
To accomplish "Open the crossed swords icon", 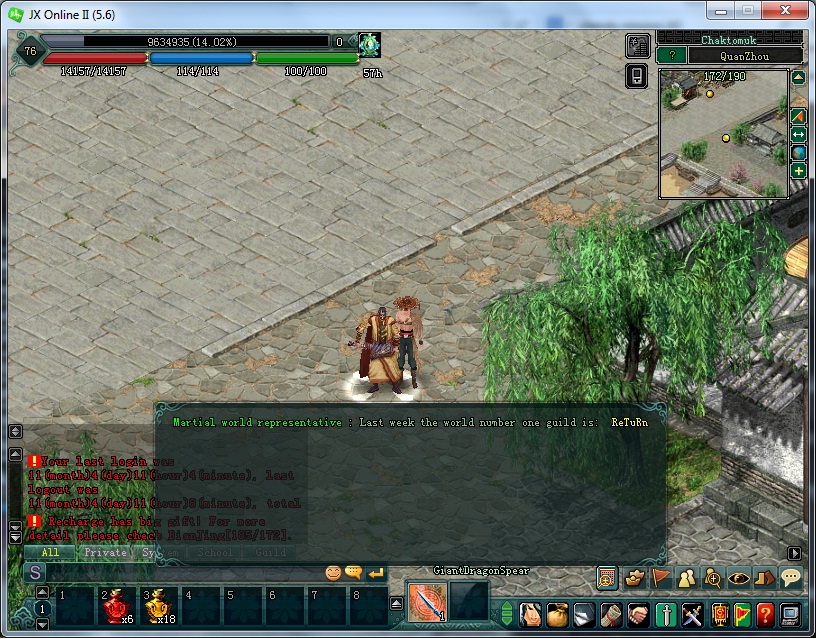I will tap(691, 613).
